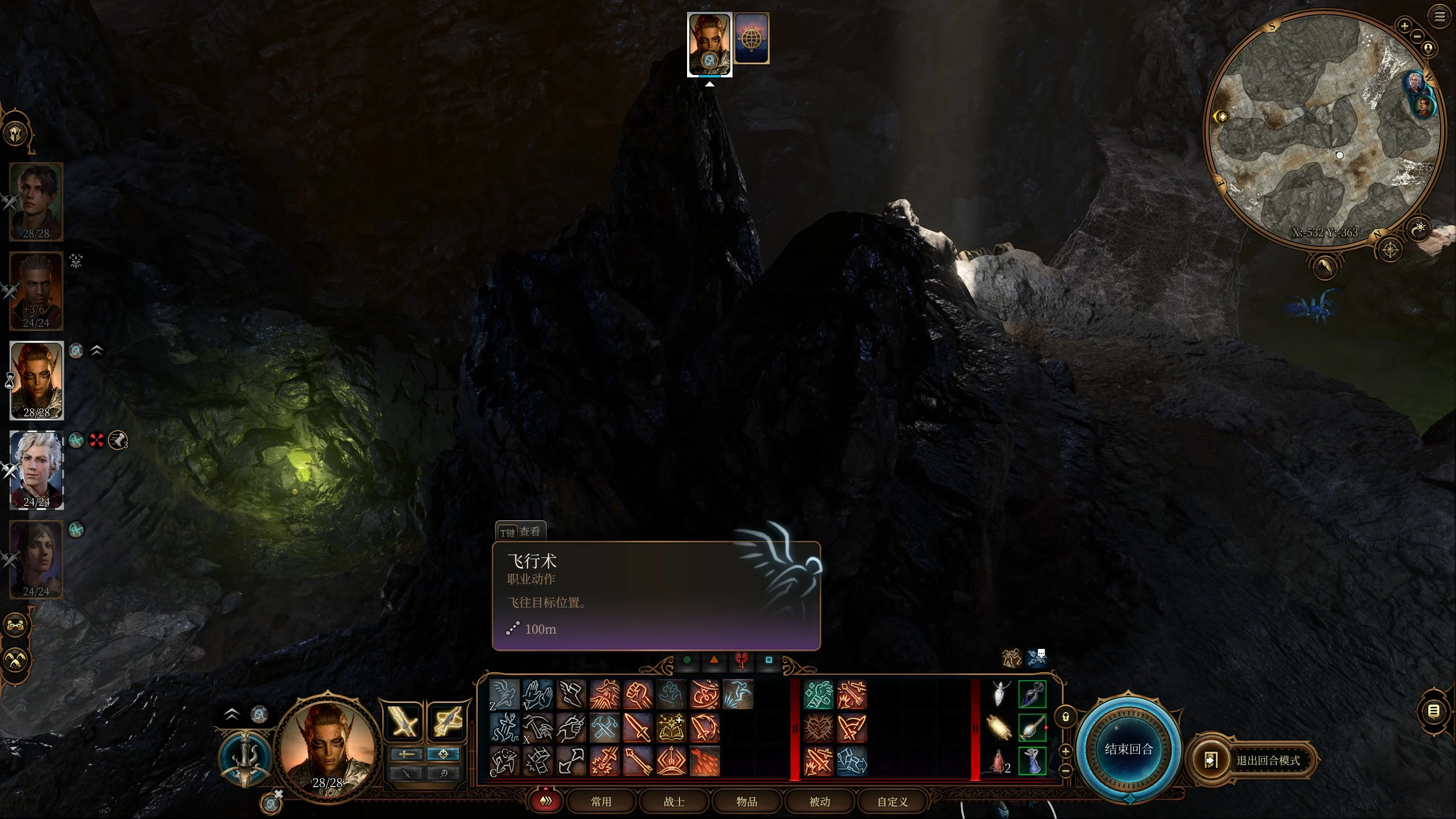Choose the ranged crossbow weapon slot

pyautogui.click(x=446, y=722)
